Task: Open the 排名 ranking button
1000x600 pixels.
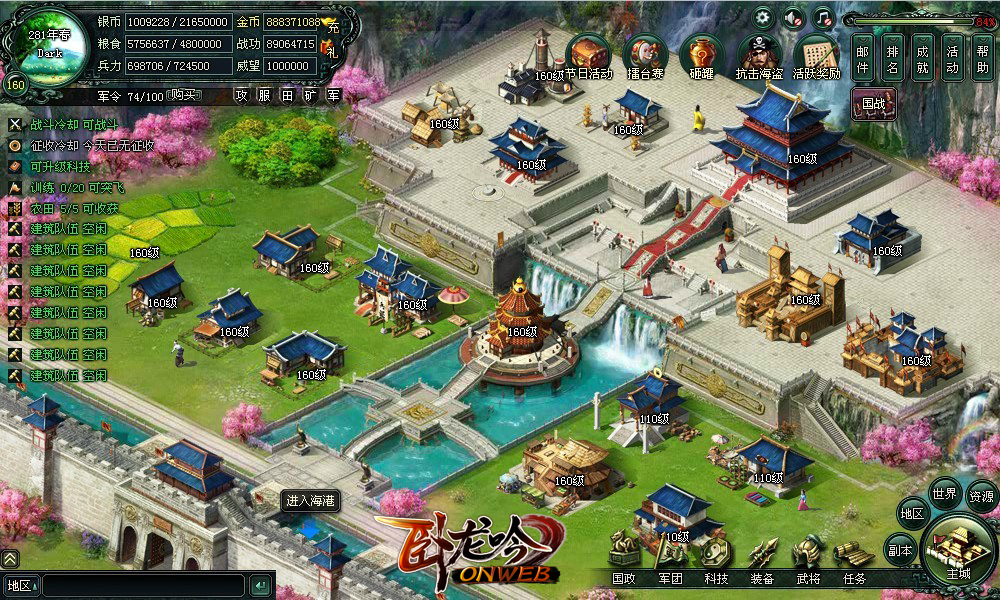Action: [893, 56]
